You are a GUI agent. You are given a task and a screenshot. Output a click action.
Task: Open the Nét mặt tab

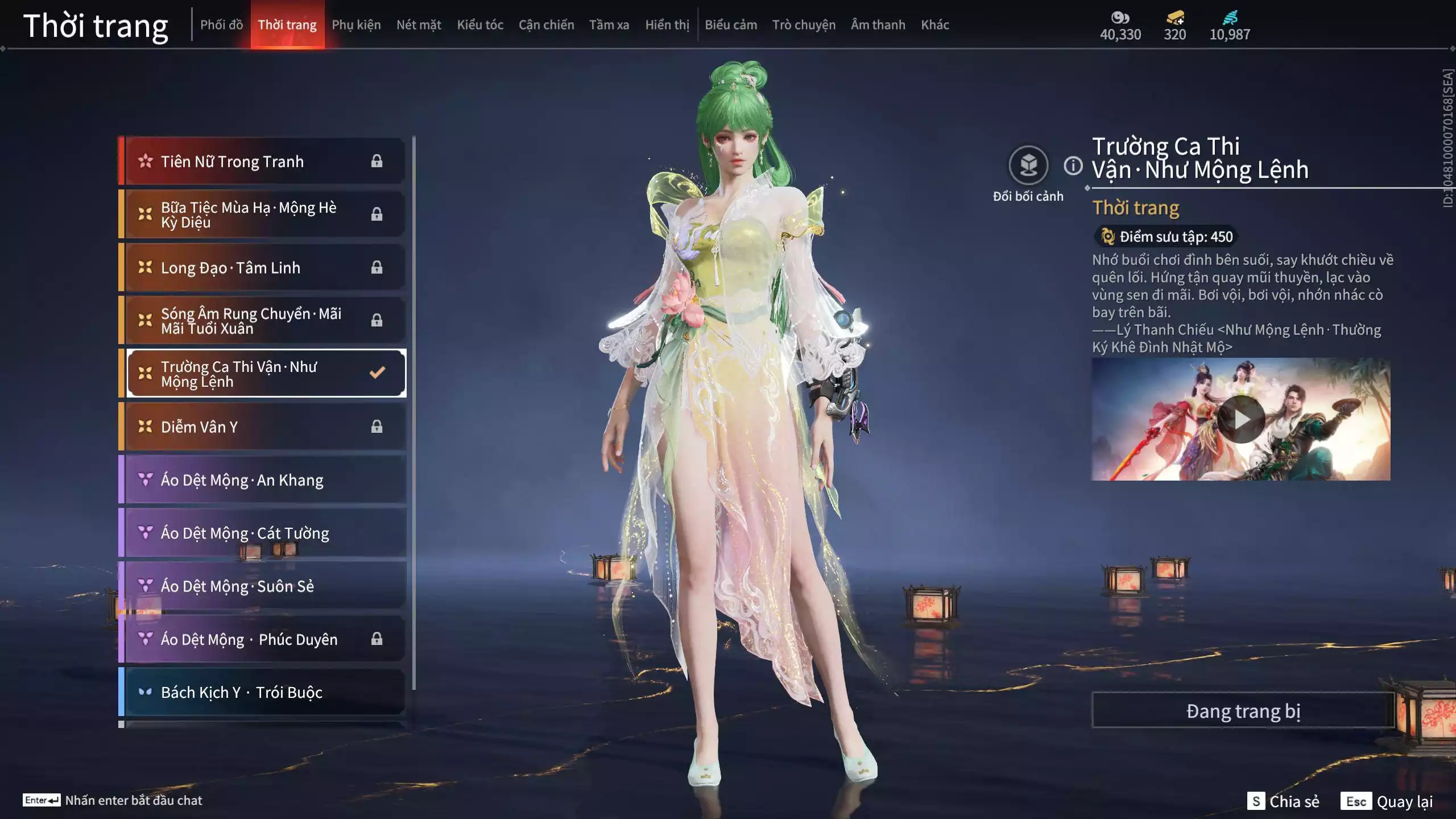coord(419,25)
